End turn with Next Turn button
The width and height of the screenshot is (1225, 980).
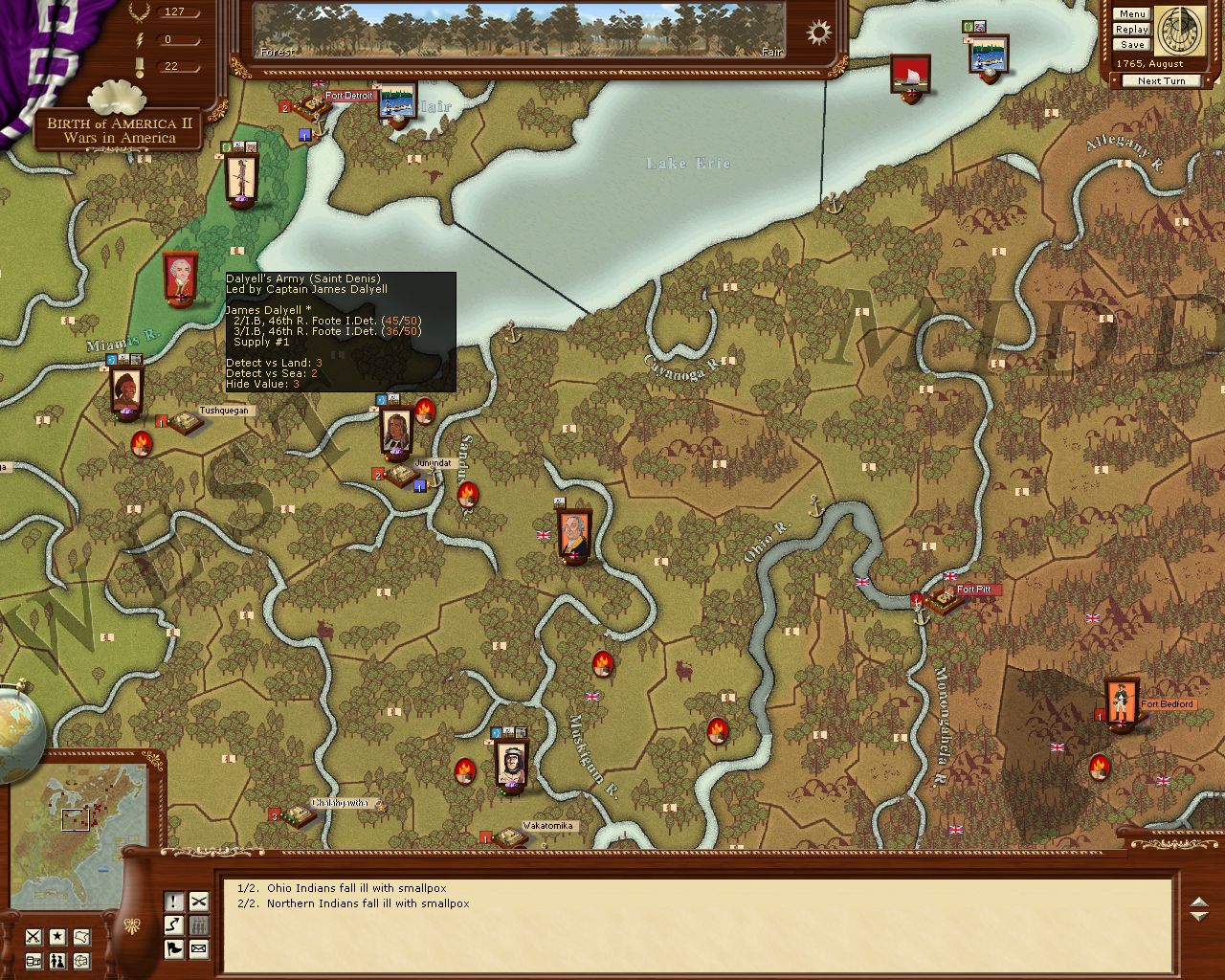(x=1161, y=81)
